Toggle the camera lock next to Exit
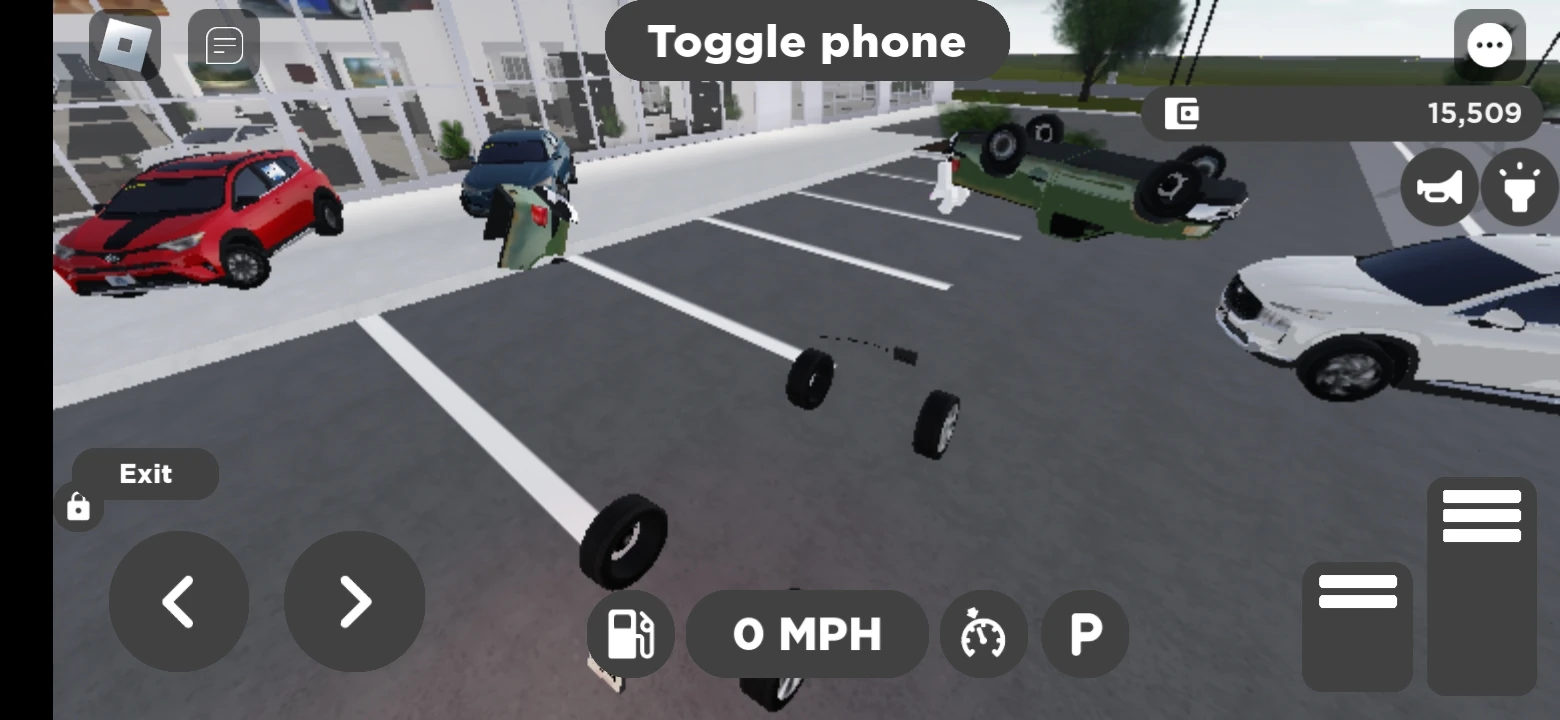The width and height of the screenshot is (1560, 720). (78, 508)
